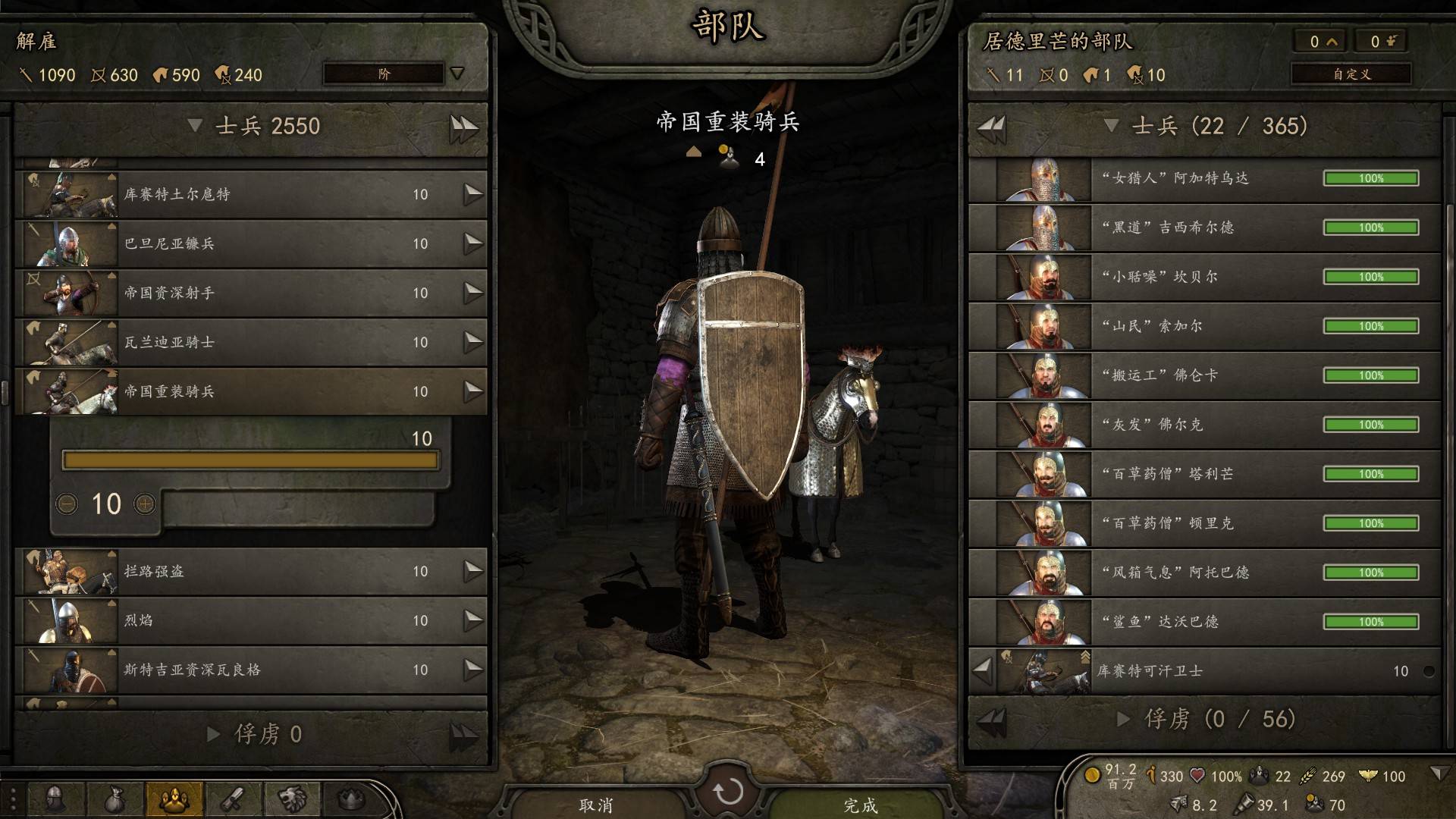Move 库赛特可汗卫士 back to the left
Viewport: 1456px width, 819px height.
click(x=983, y=670)
